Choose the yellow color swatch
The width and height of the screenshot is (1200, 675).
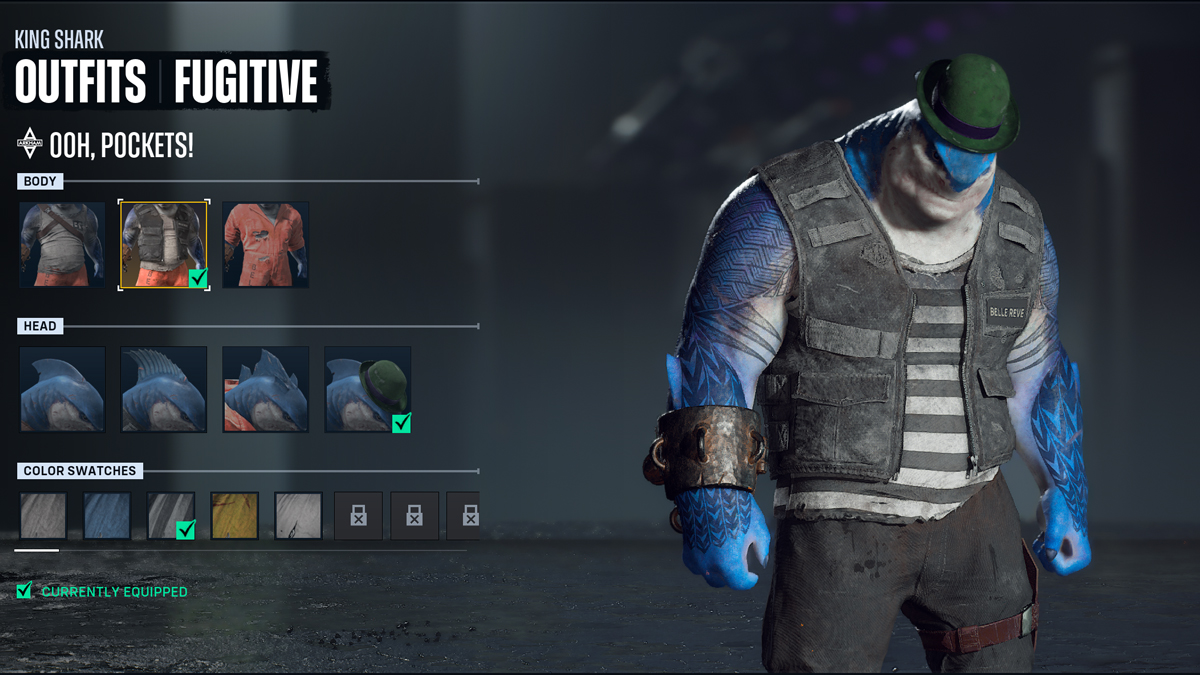[235, 516]
